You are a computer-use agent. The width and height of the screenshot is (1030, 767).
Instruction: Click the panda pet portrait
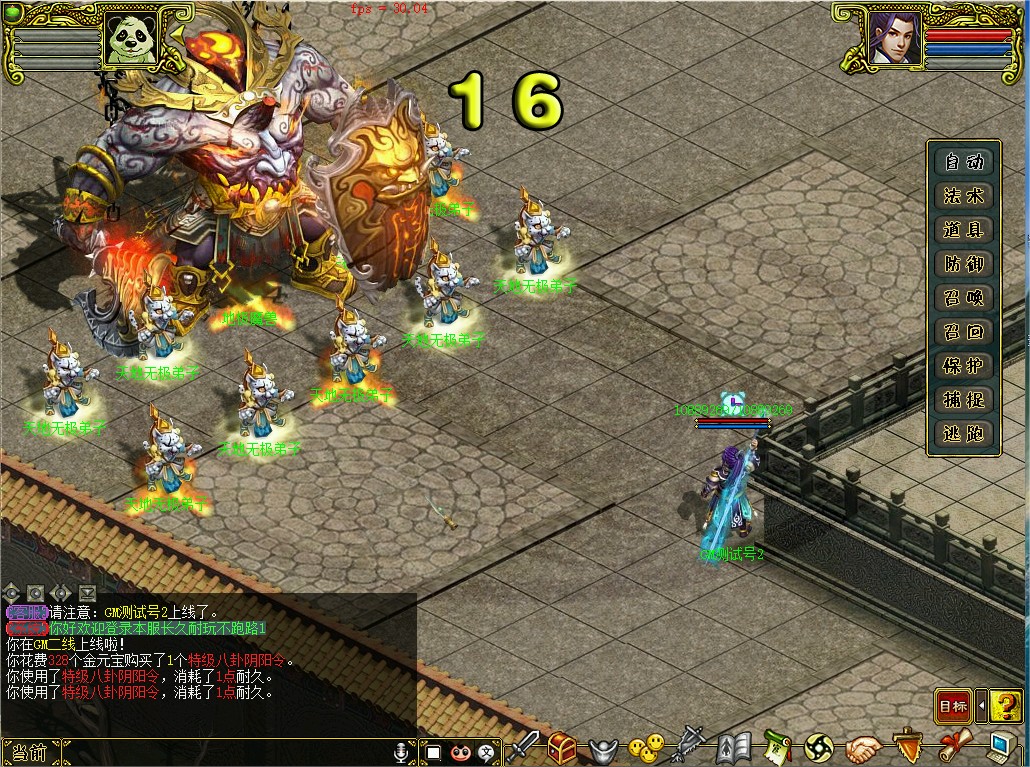(x=131, y=39)
